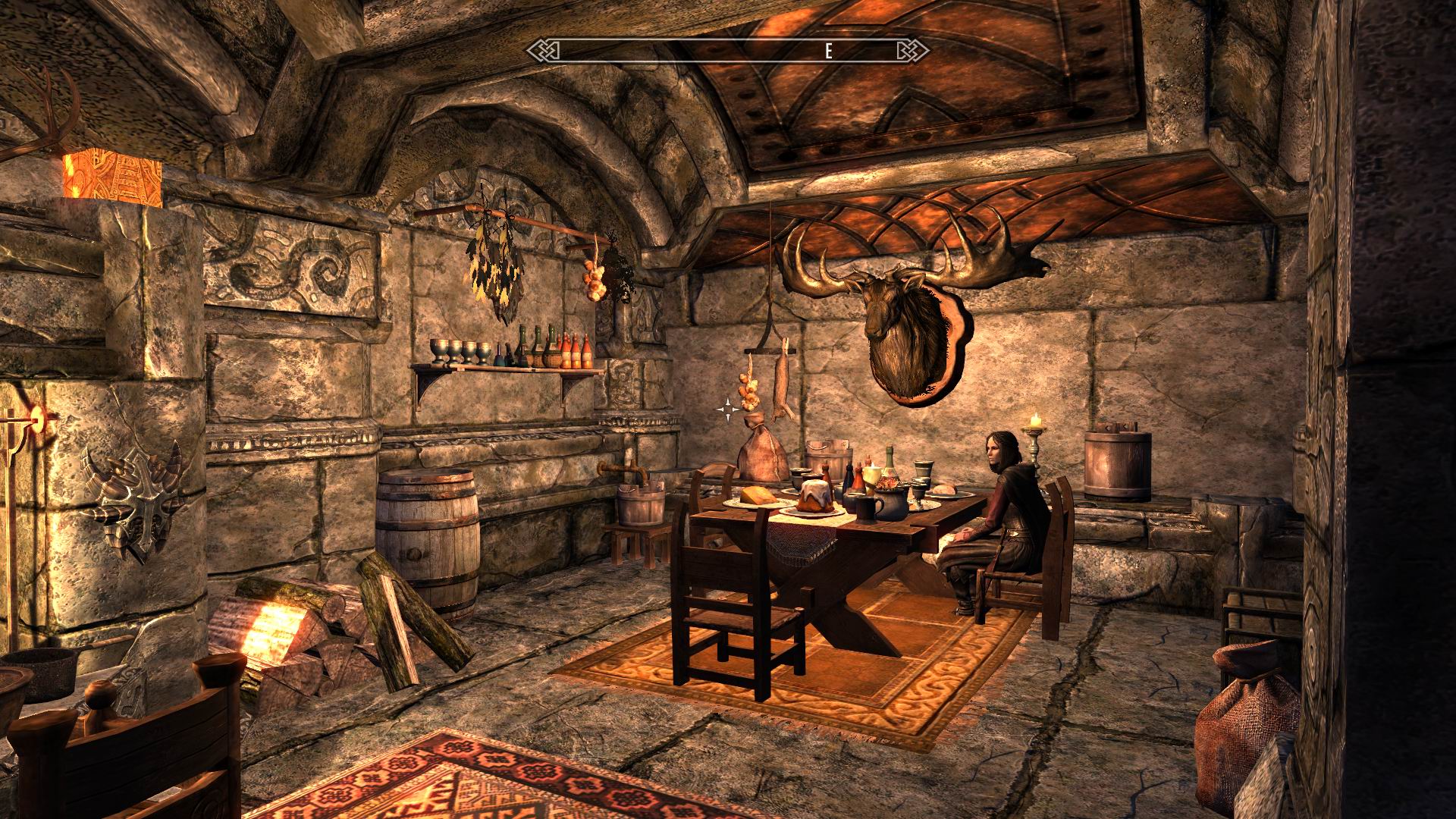Image resolution: width=1456 pixels, height=819 pixels.
Task: Grab the green wine bottle on the table
Action: (x=890, y=461)
